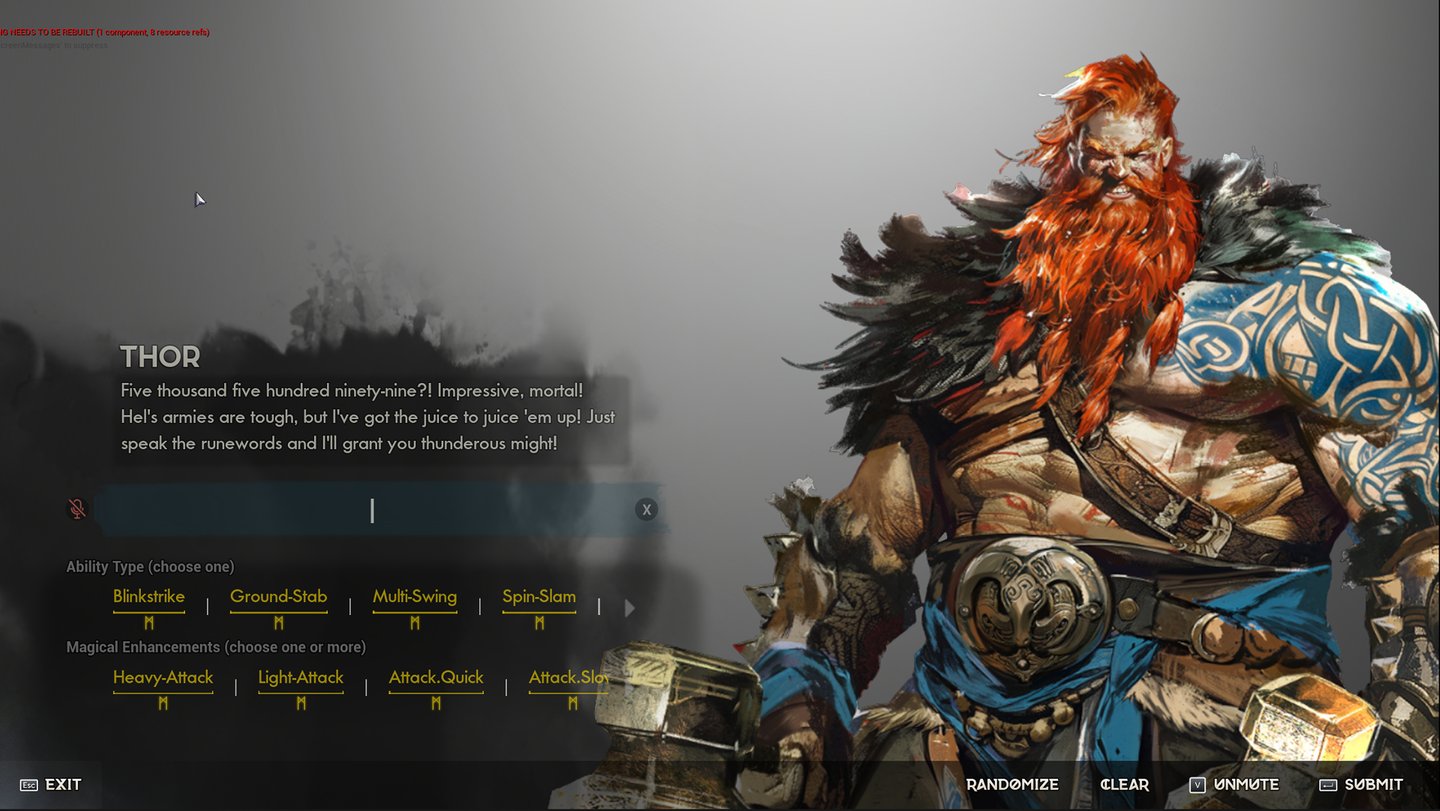The width and height of the screenshot is (1440, 811).
Task: Add the Light-Attack magical enhancement
Action: point(300,678)
